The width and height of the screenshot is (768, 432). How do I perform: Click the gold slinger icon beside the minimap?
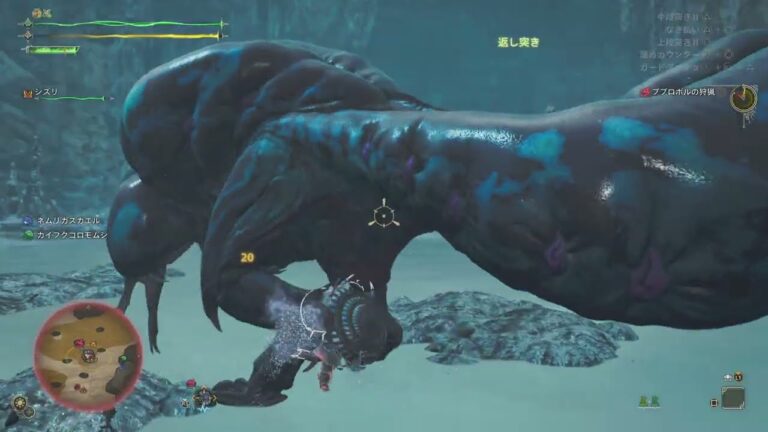19,404
